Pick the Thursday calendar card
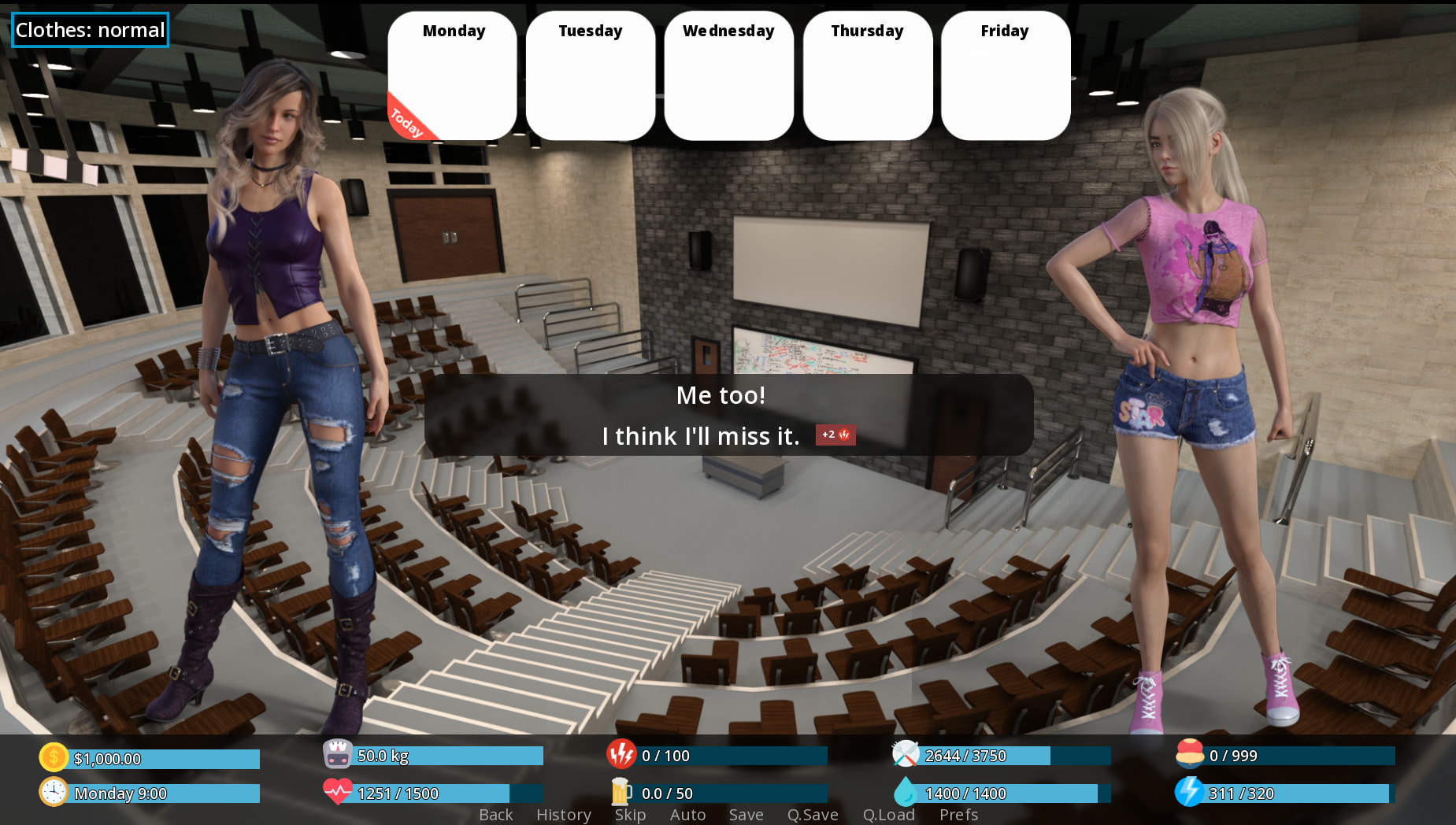 [867, 76]
